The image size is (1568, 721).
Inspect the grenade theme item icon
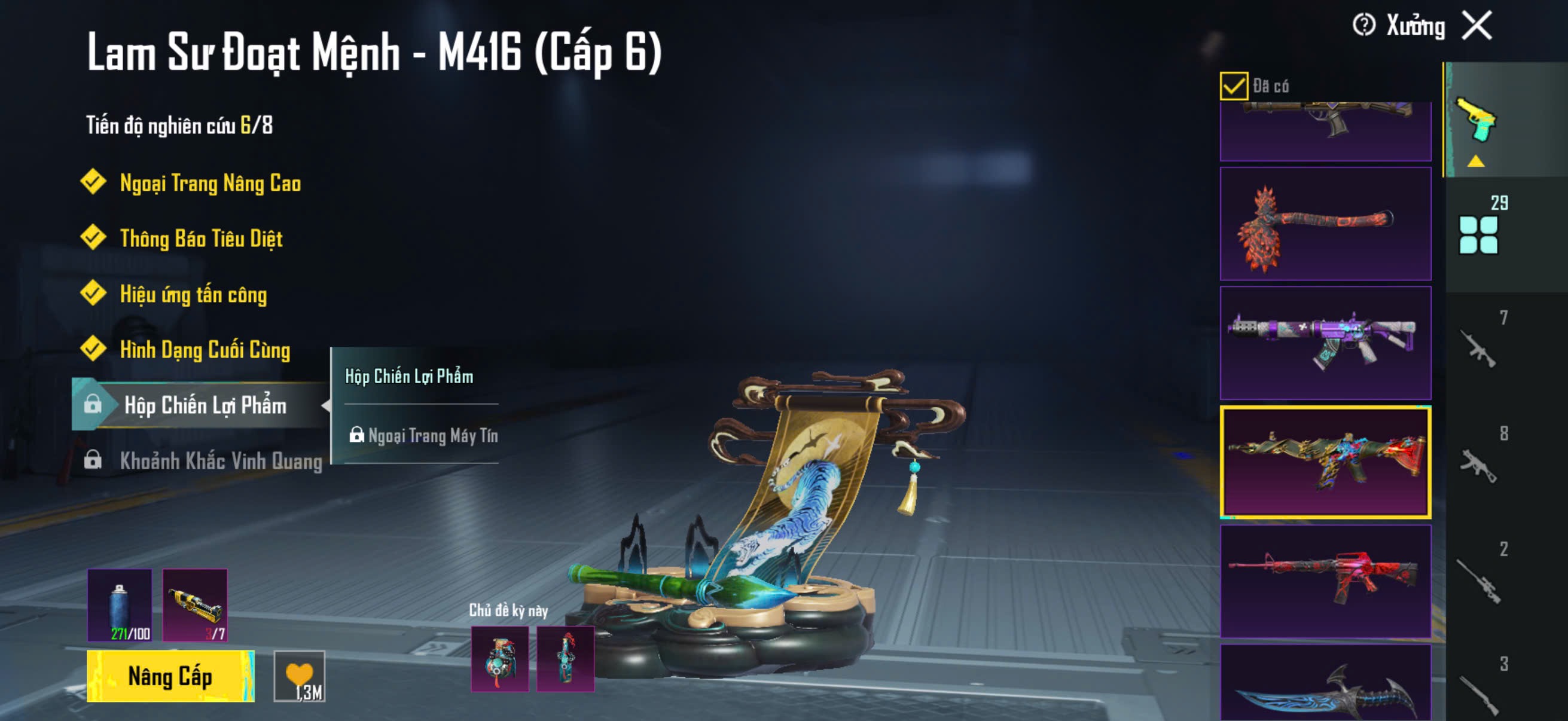coord(500,659)
